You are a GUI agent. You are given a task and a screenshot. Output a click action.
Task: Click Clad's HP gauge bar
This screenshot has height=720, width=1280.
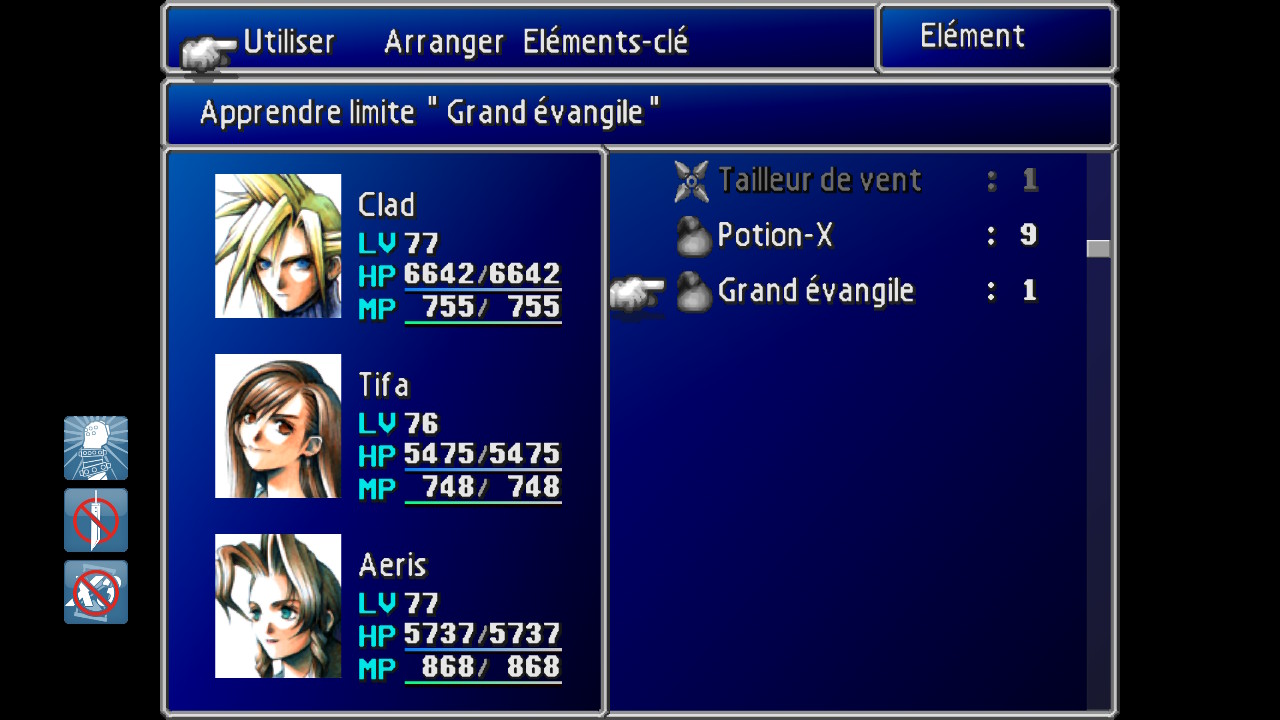pos(483,287)
